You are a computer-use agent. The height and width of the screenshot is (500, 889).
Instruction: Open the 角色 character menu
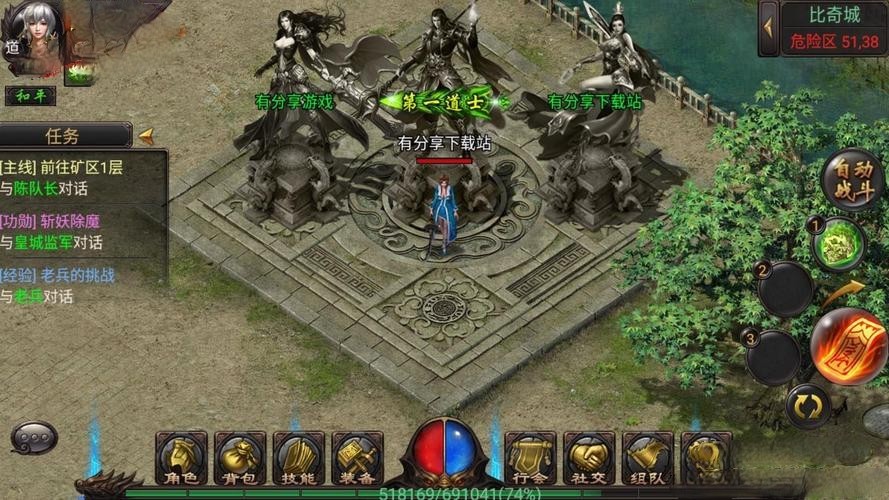[182, 458]
